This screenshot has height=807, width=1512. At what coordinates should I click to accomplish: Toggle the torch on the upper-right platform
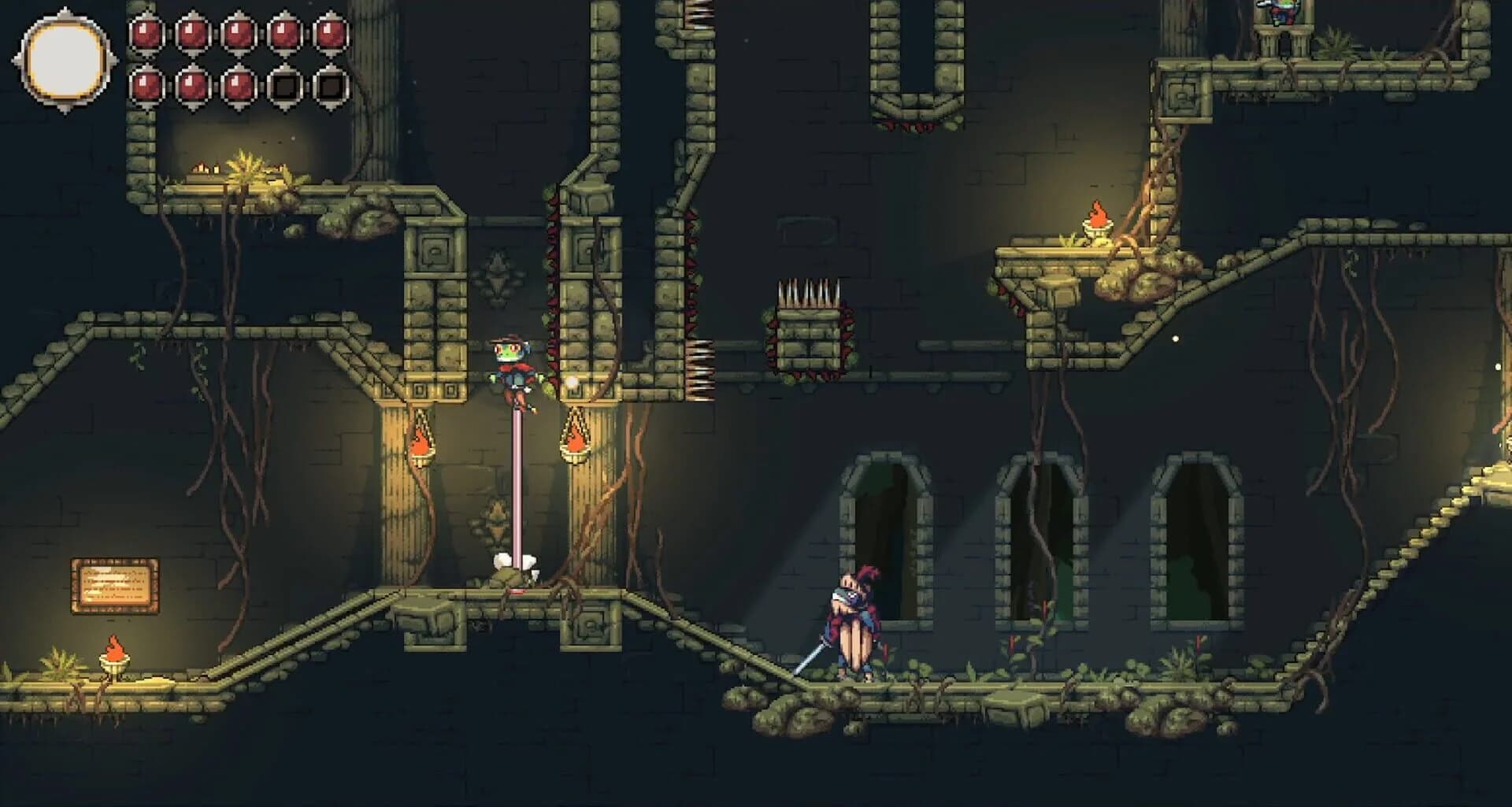point(1095,228)
